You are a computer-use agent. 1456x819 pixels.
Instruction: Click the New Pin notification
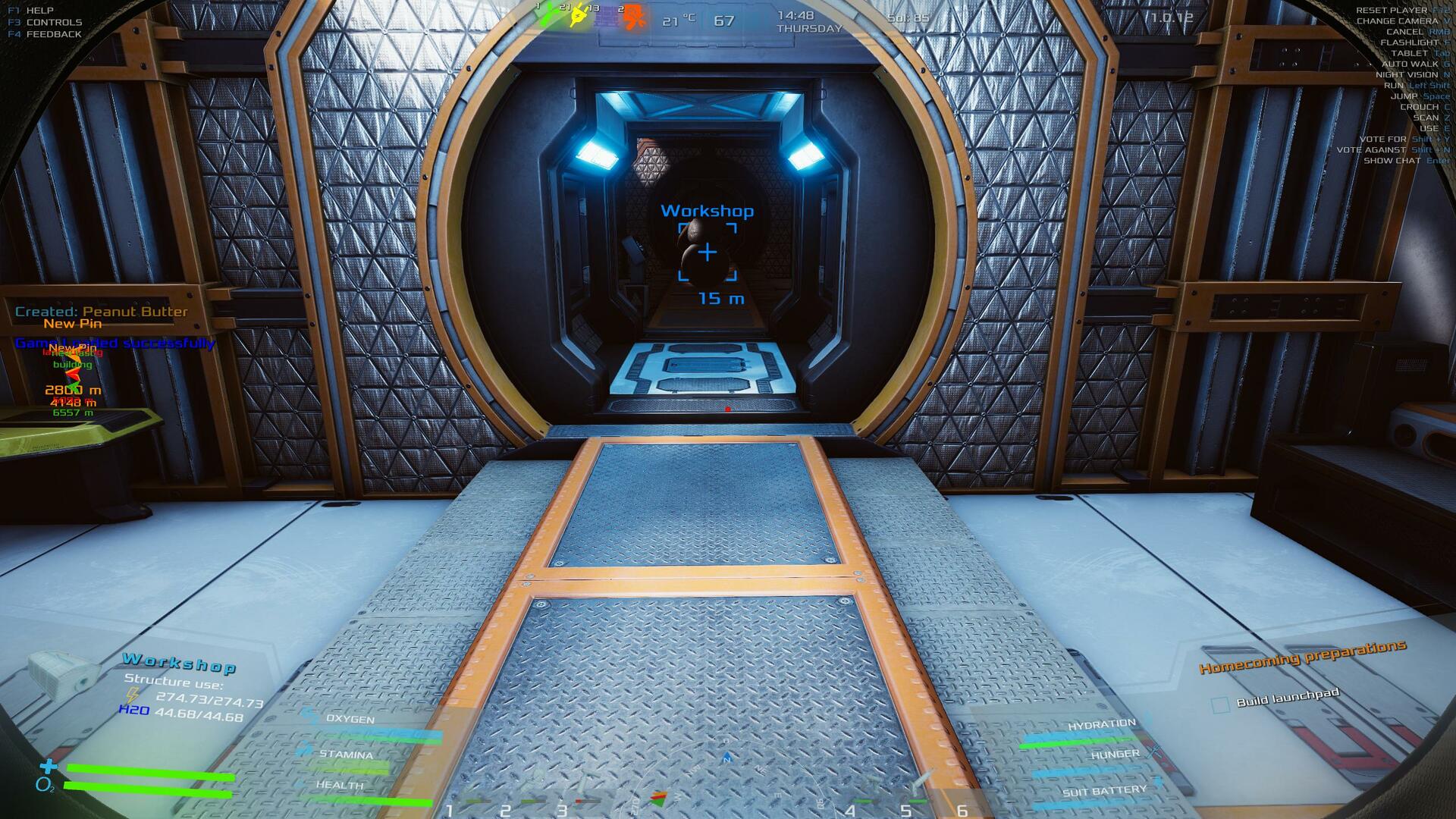pyautogui.click(x=72, y=324)
